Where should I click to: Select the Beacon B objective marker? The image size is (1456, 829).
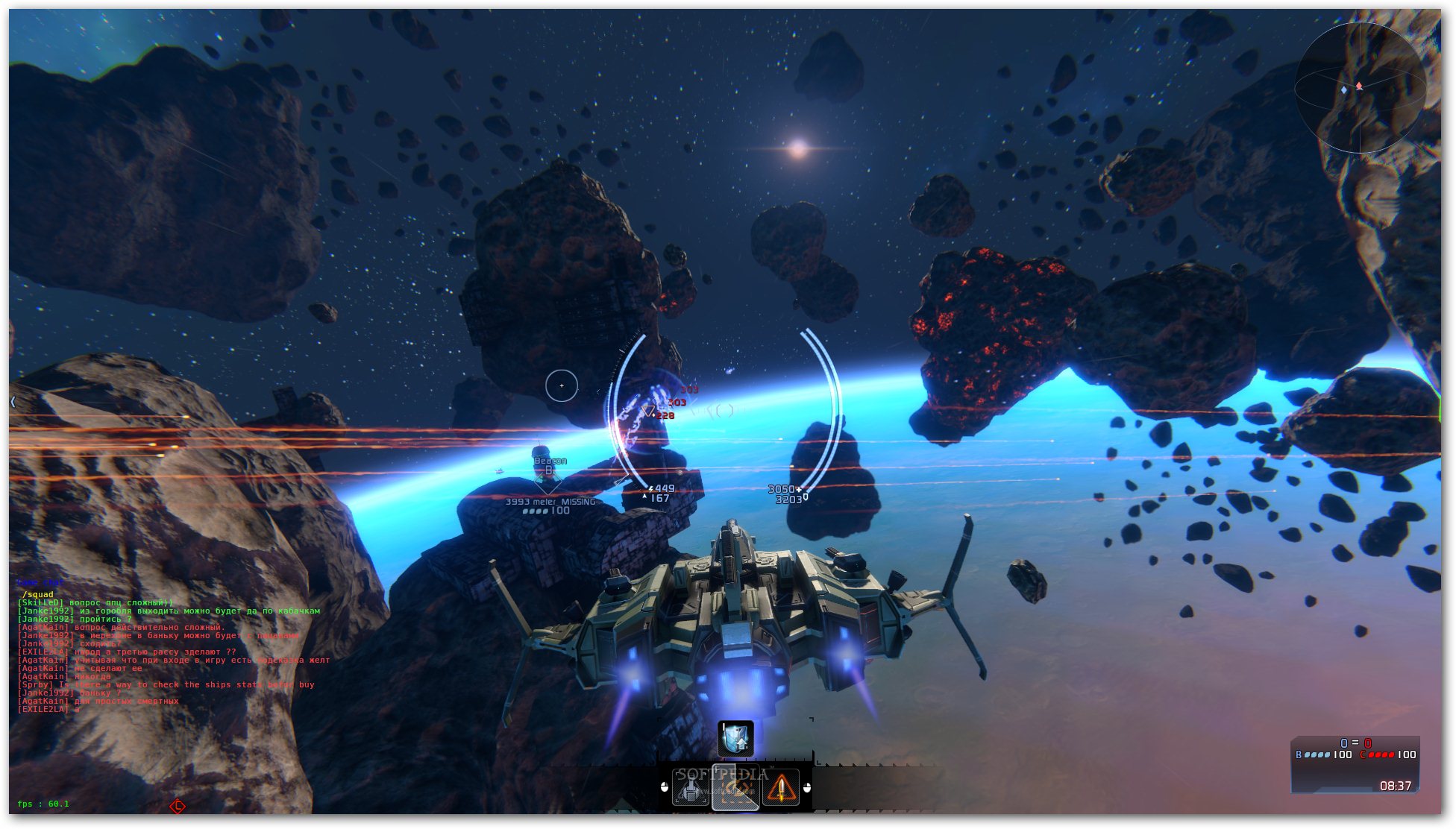tap(548, 467)
